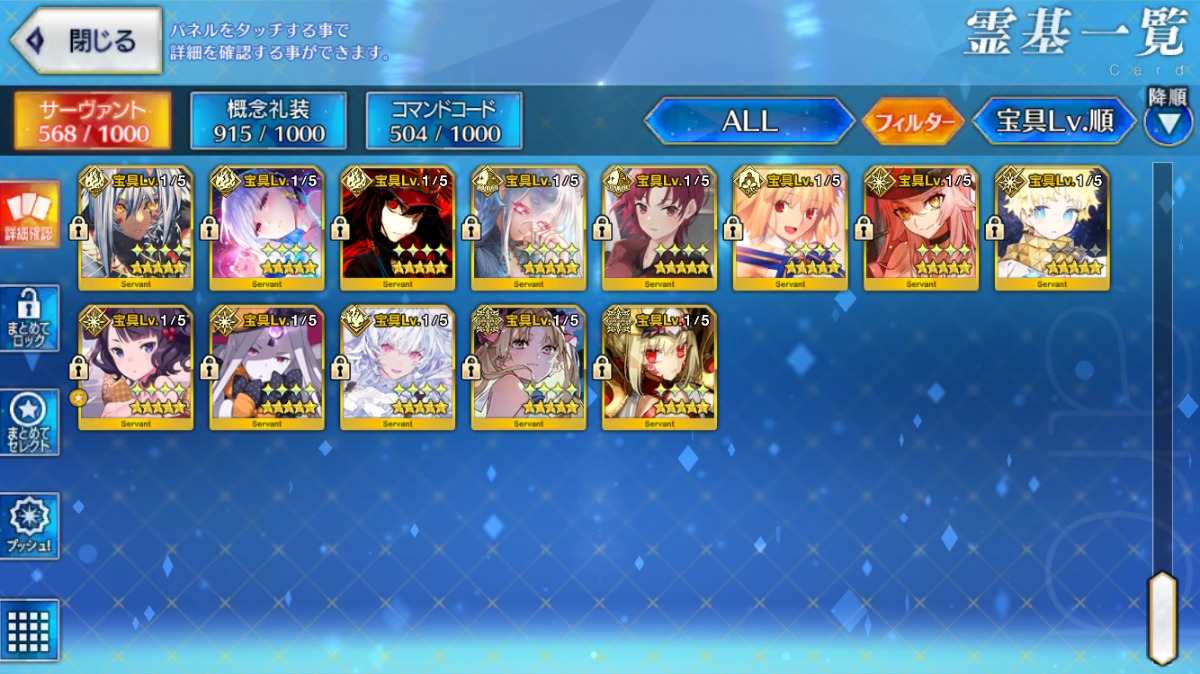Pick the red-eyed blonde servant in gold armor

(660, 368)
